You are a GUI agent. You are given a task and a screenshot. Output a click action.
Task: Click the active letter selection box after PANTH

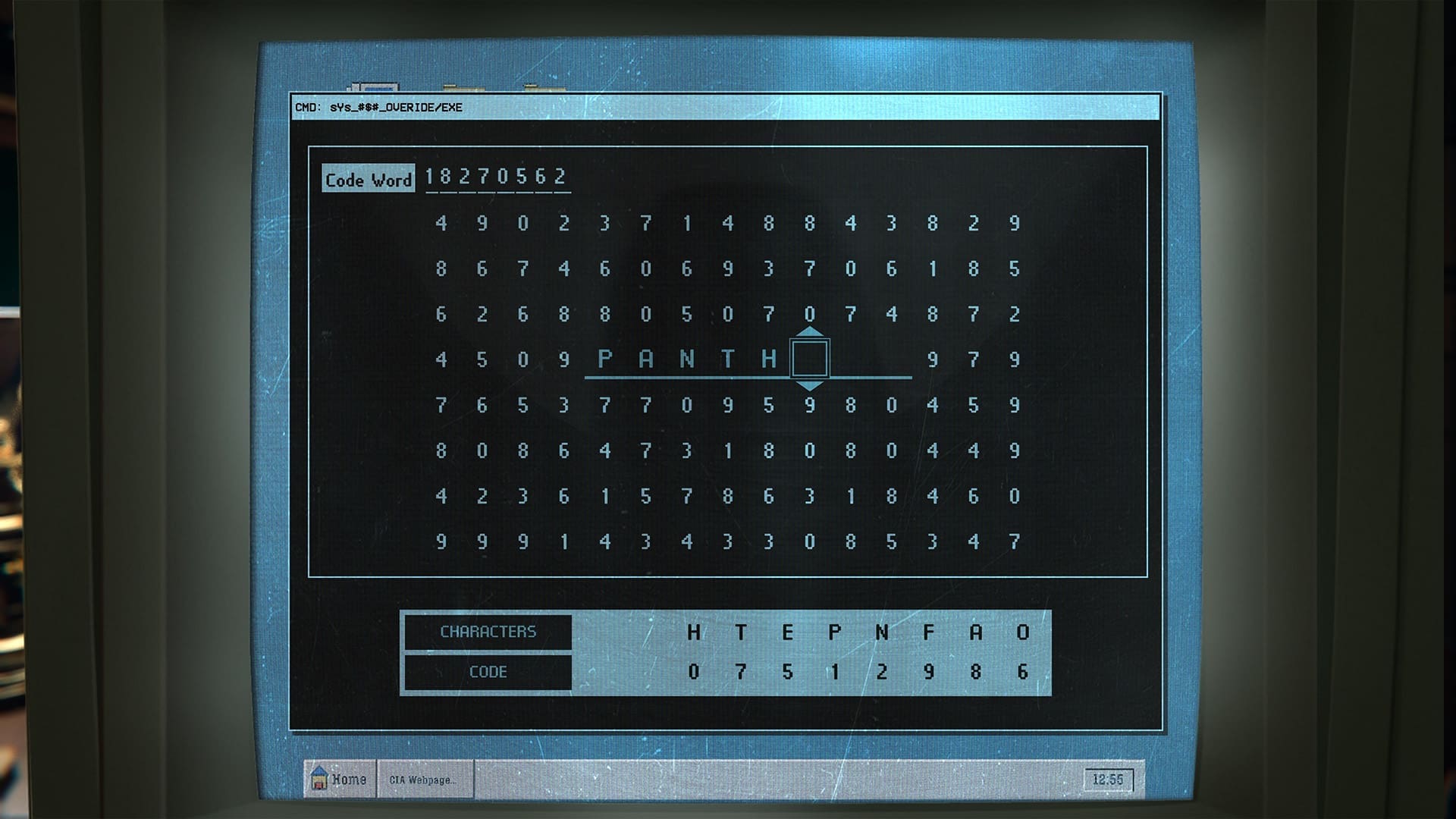click(x=810, y=359)
